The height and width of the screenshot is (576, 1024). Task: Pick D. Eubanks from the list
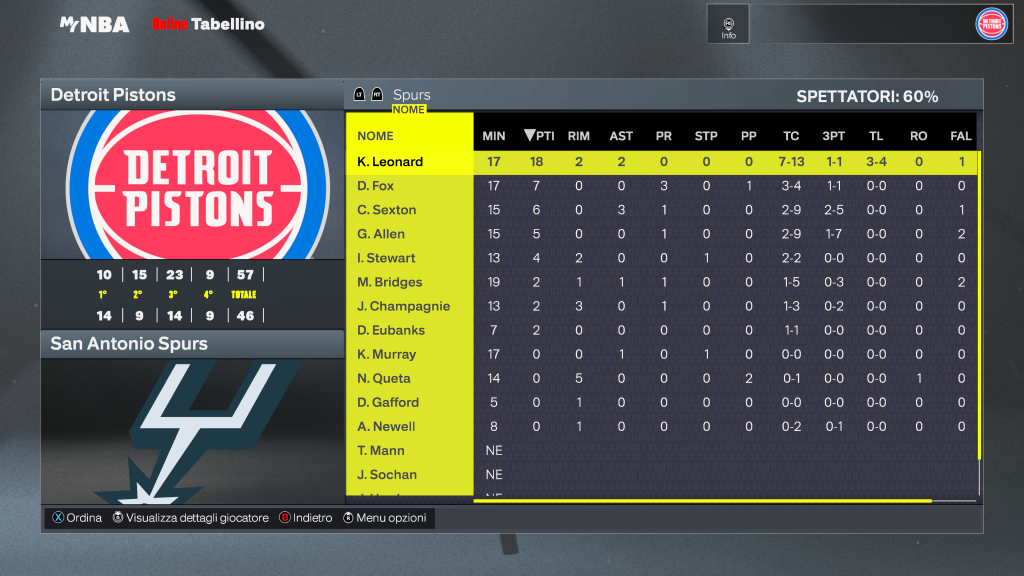click(x=390, y=330)
